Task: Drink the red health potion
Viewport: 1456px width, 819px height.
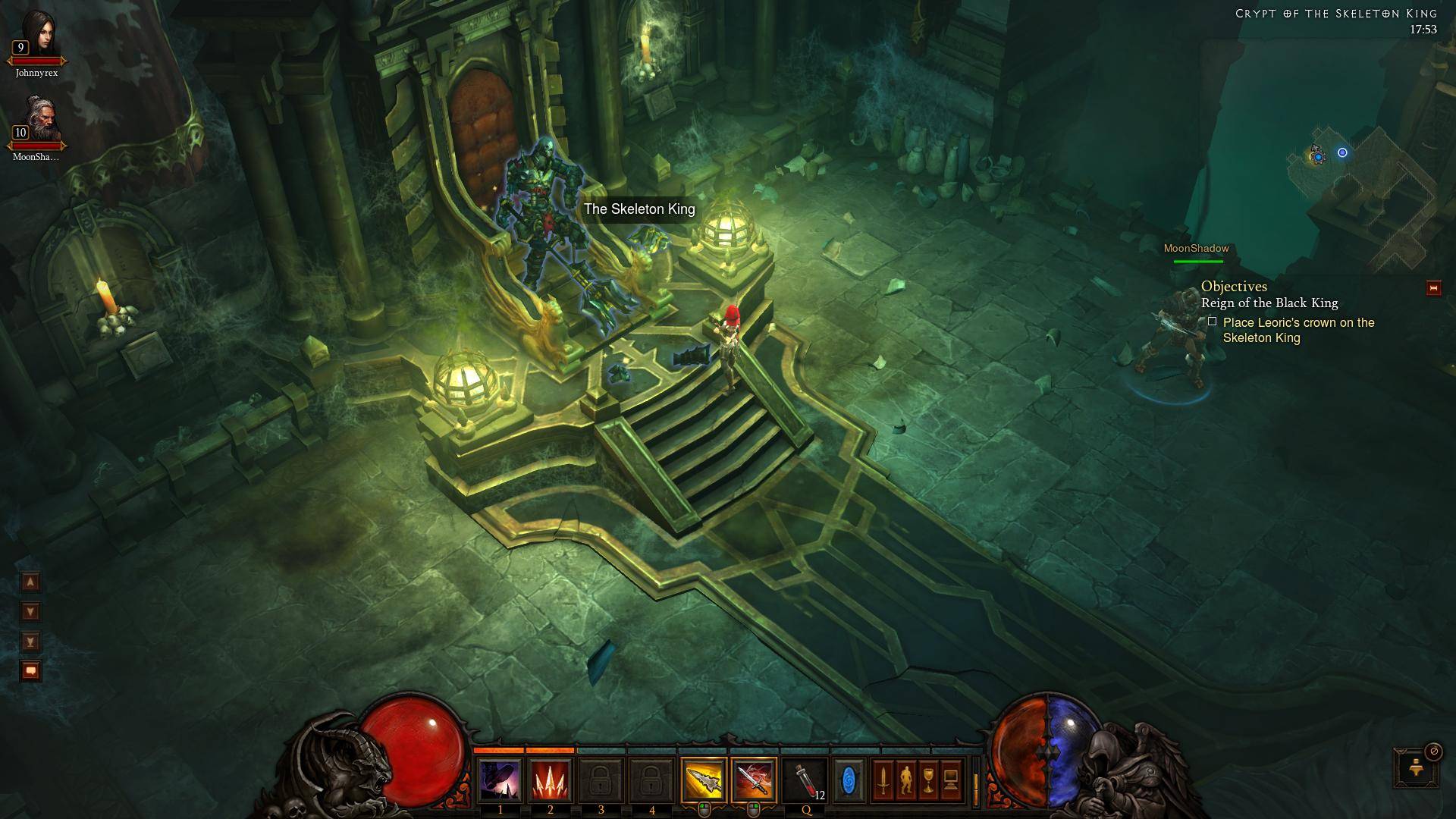Action: click(805, 780)
